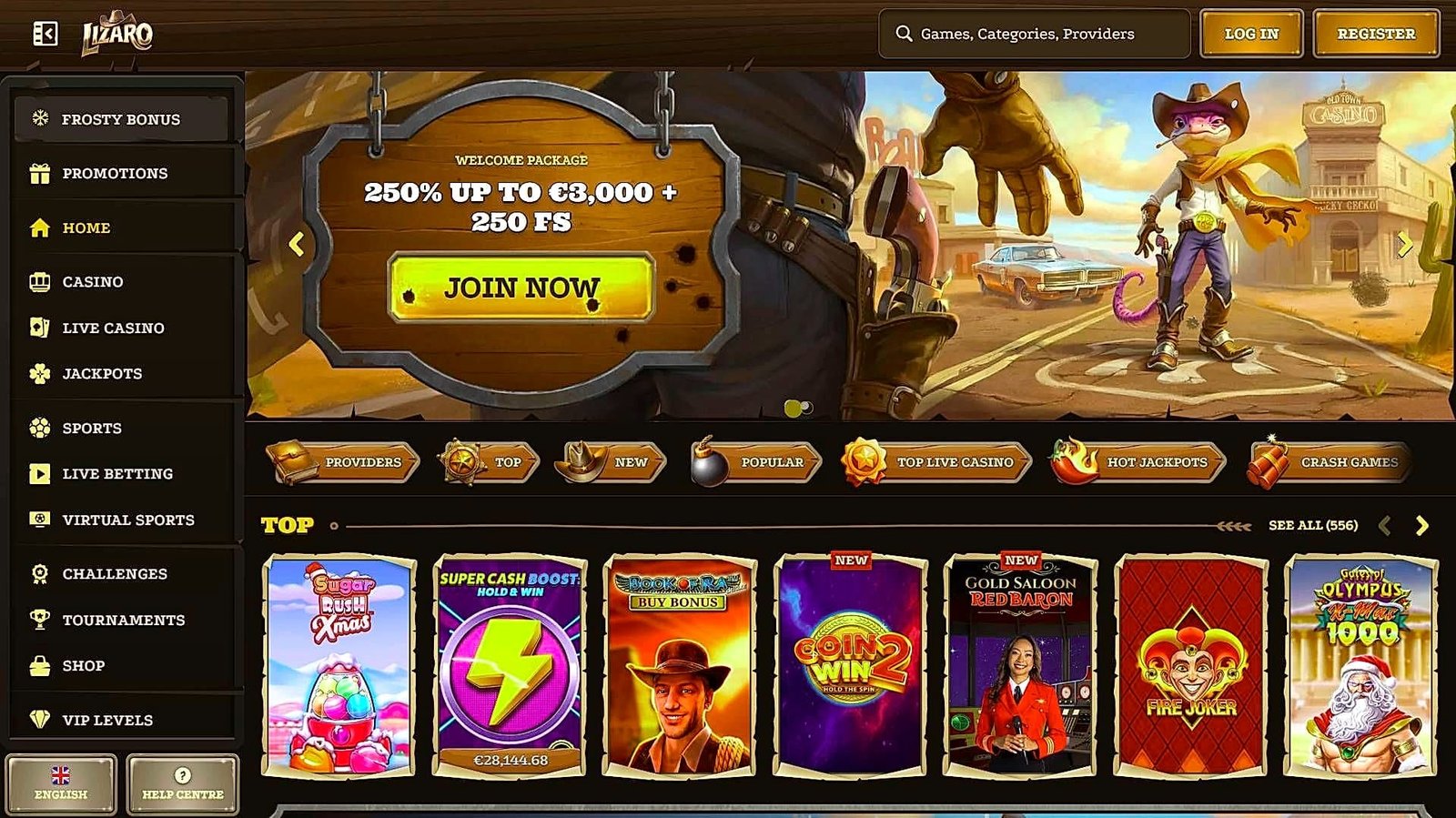1456x818 pixels.
Task: Open the See All (556) link
Action: pyautogui.click(x=1312, y=525)
